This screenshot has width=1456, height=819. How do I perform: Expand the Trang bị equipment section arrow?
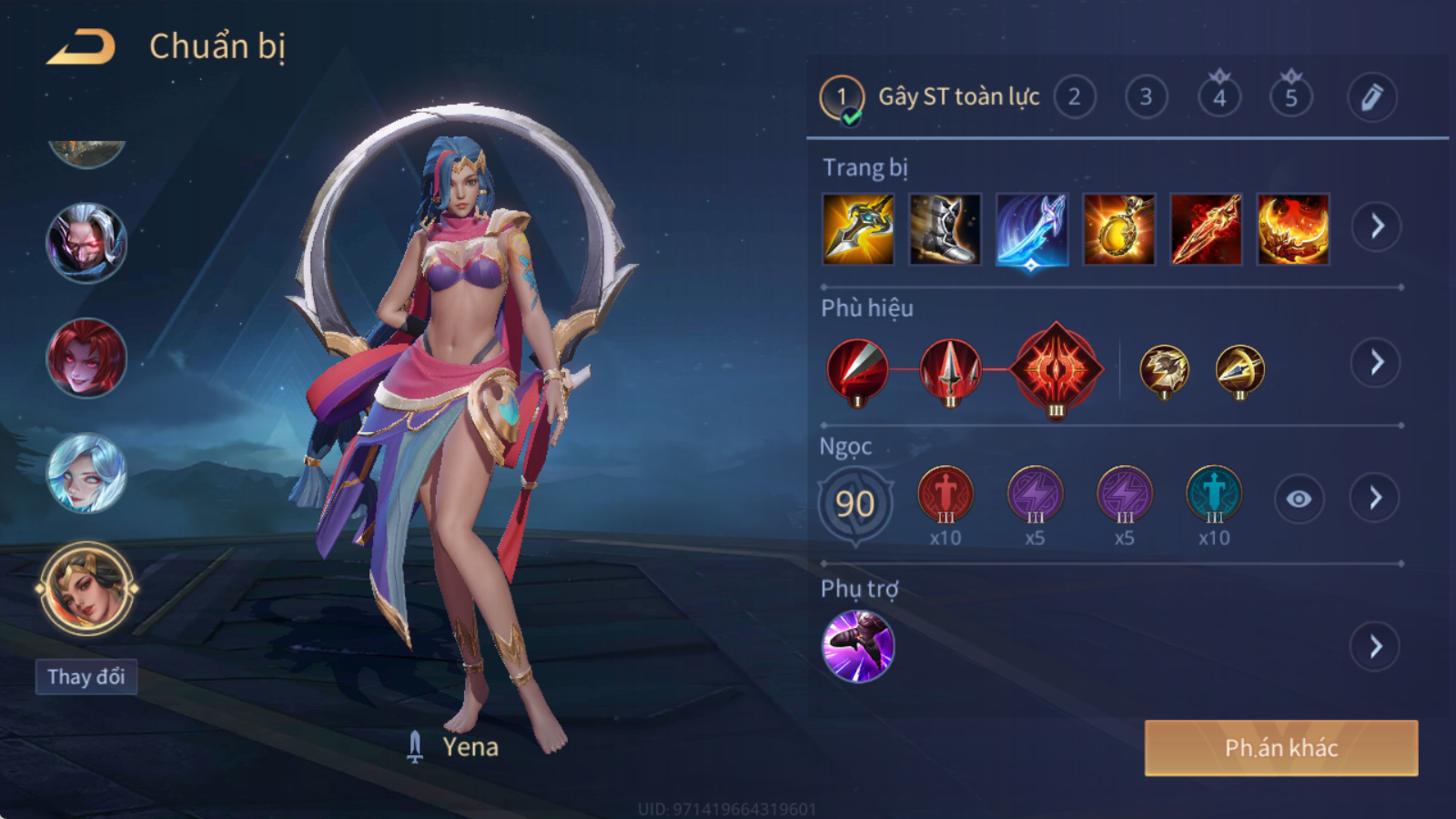click(1376, 227)
